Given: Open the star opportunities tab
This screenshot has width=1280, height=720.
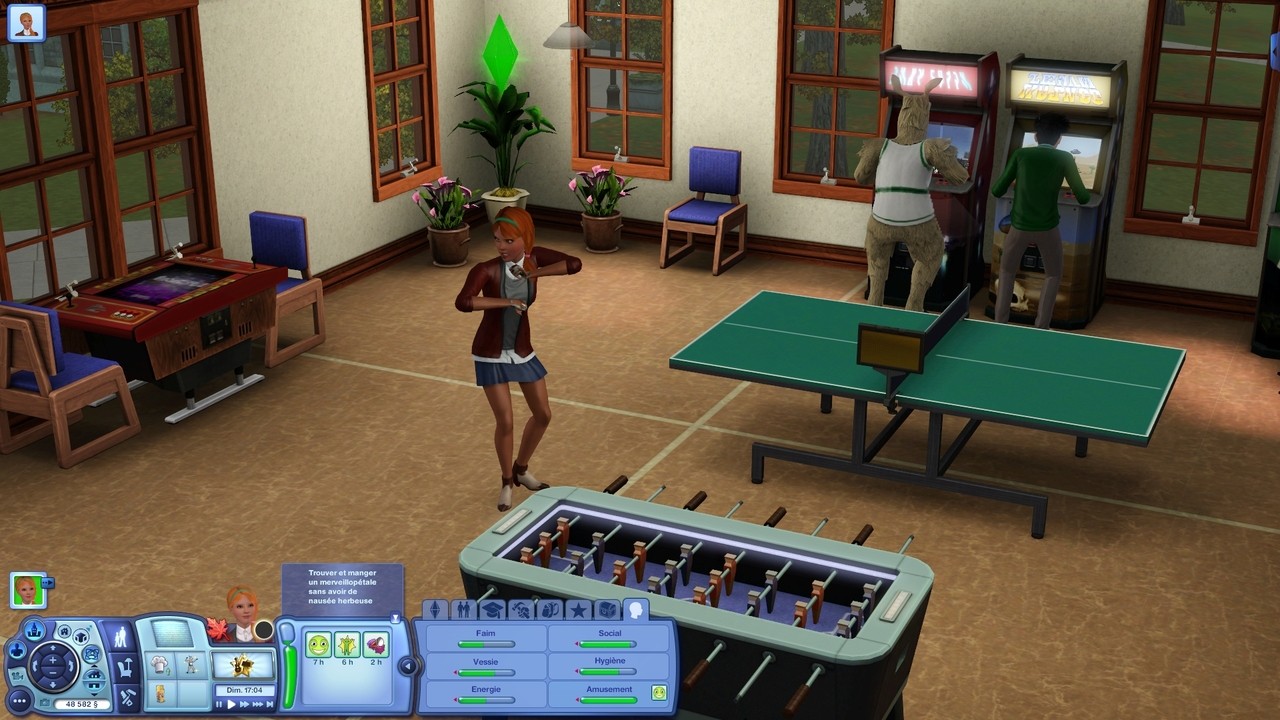Looking at the screenshot, I should 578,610.
